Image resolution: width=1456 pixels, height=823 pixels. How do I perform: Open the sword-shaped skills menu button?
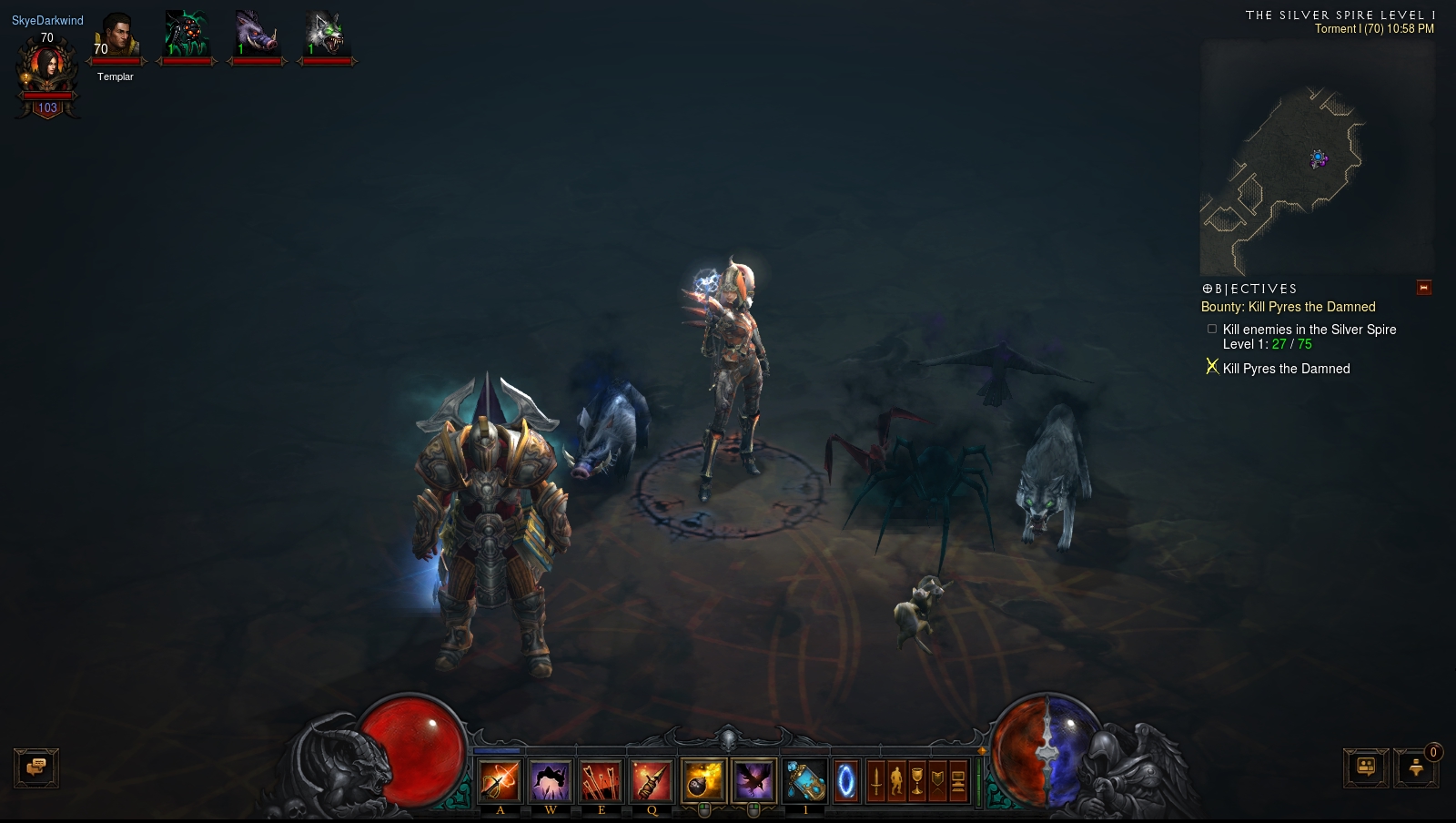875,781
